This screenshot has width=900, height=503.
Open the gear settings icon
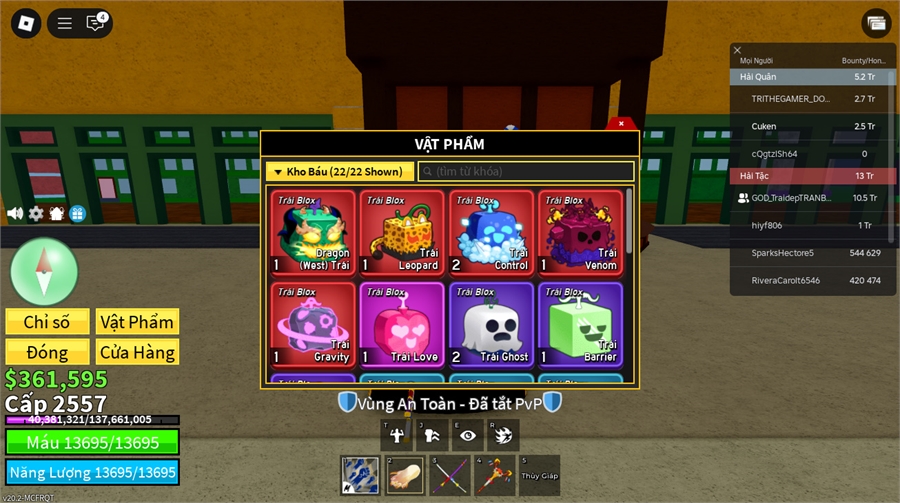[36, 213]
